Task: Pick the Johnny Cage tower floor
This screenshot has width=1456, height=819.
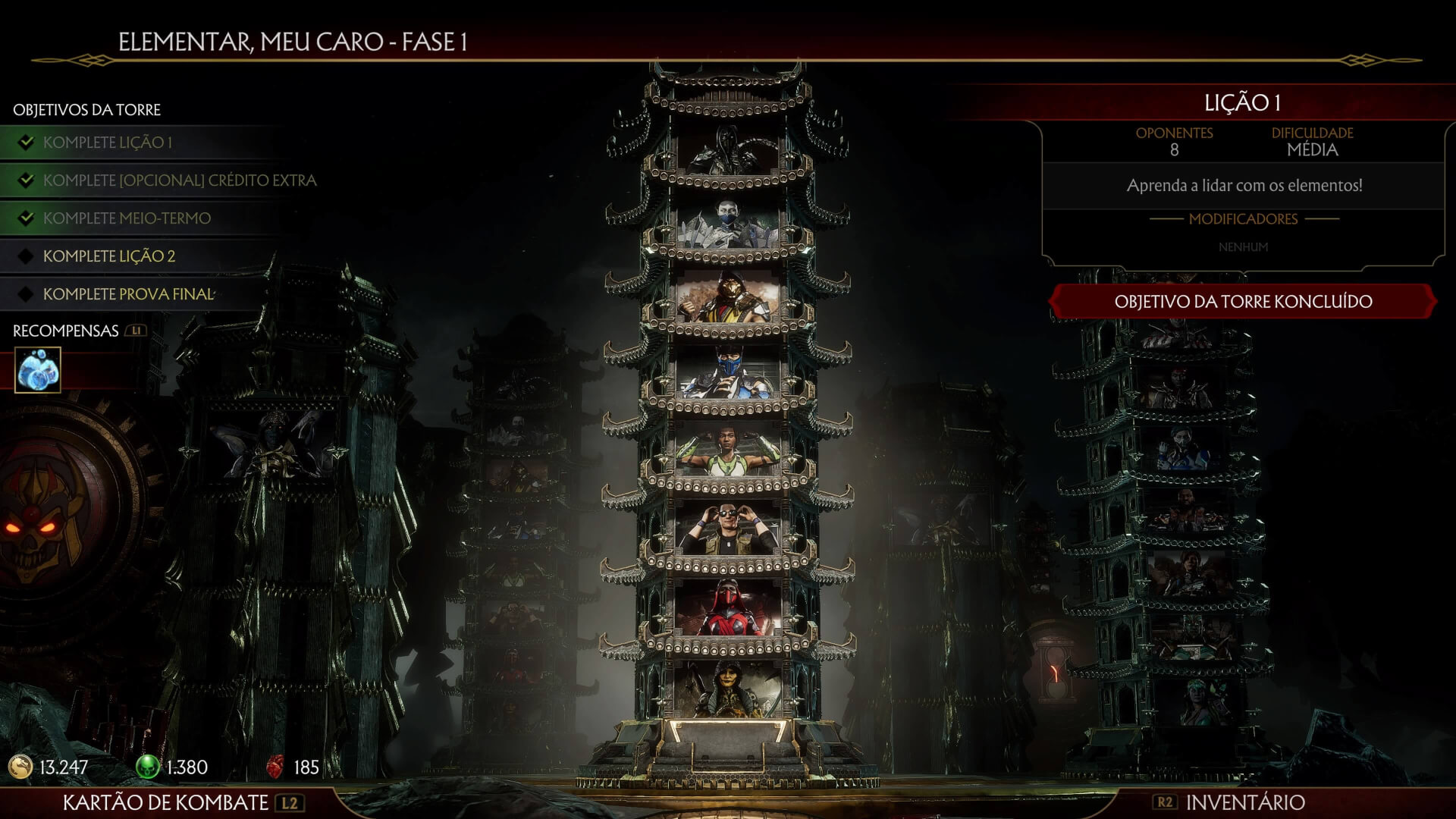Action: 728,527
